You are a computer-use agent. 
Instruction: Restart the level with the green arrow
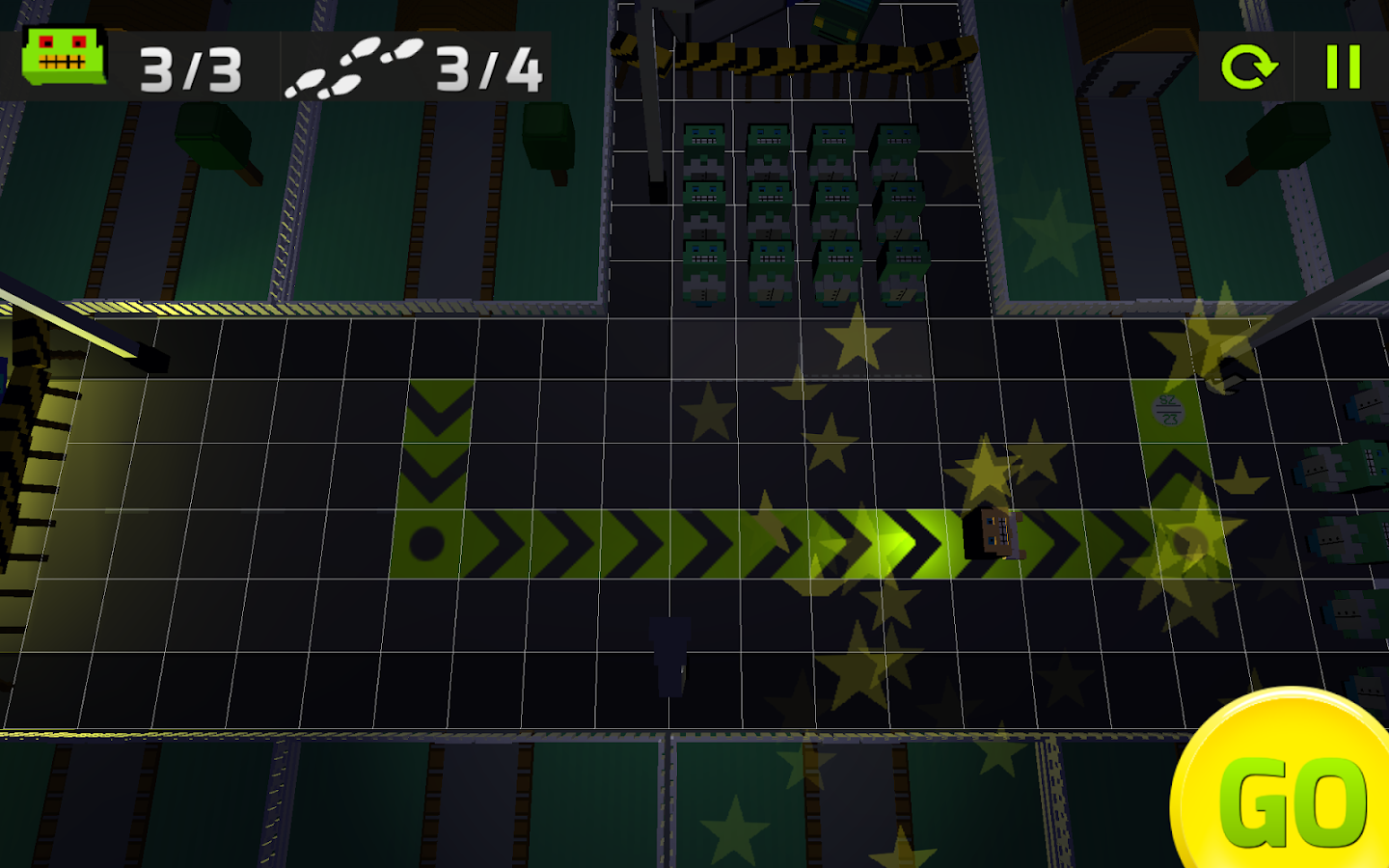[1248, 68]
